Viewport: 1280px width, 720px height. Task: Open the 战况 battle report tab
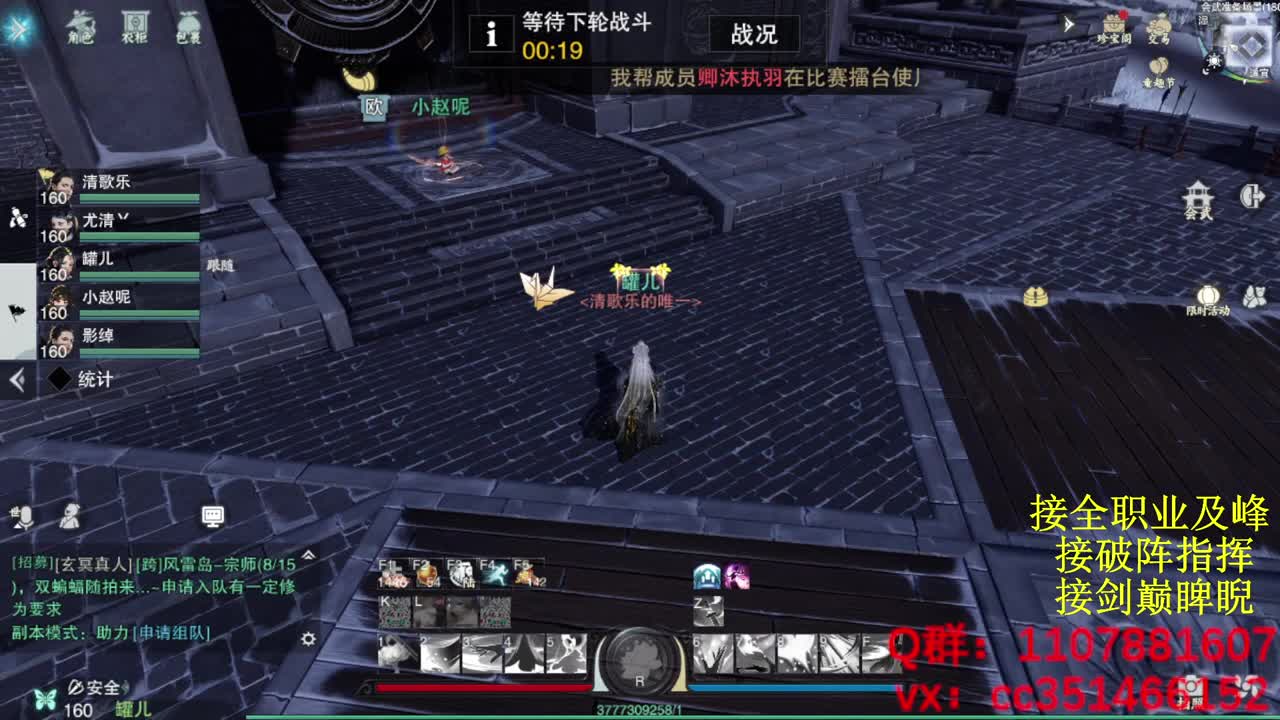(752, 34)
